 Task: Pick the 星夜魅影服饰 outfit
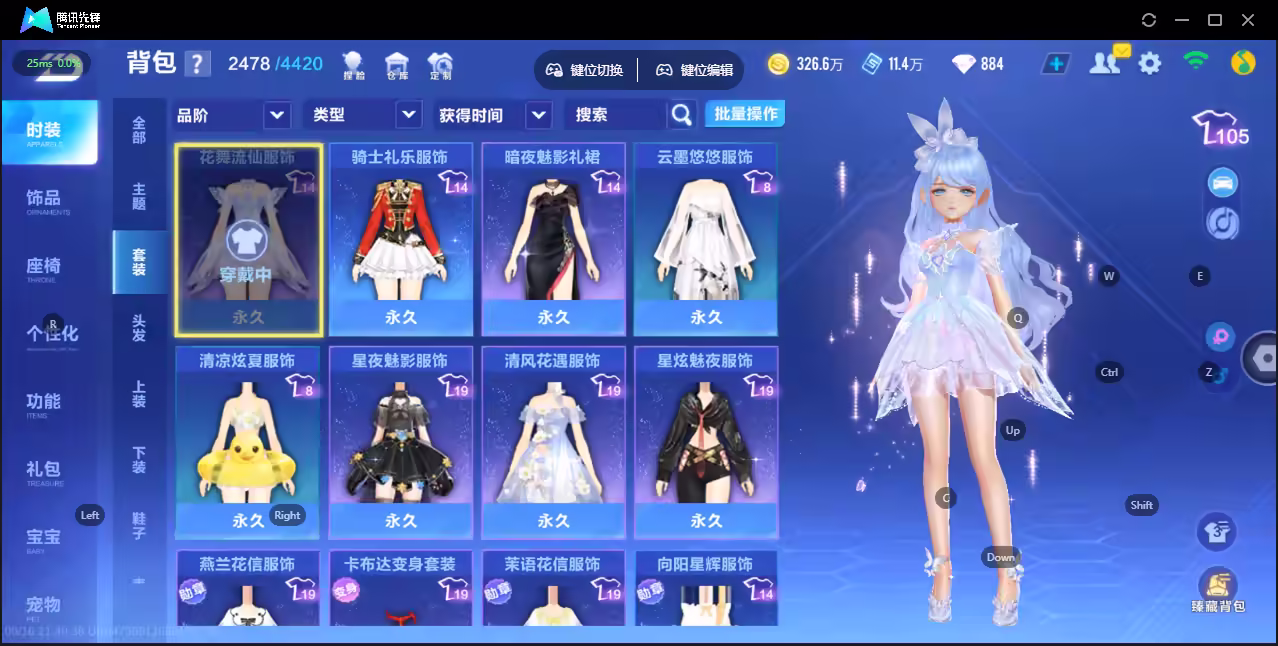click(400, 441)
